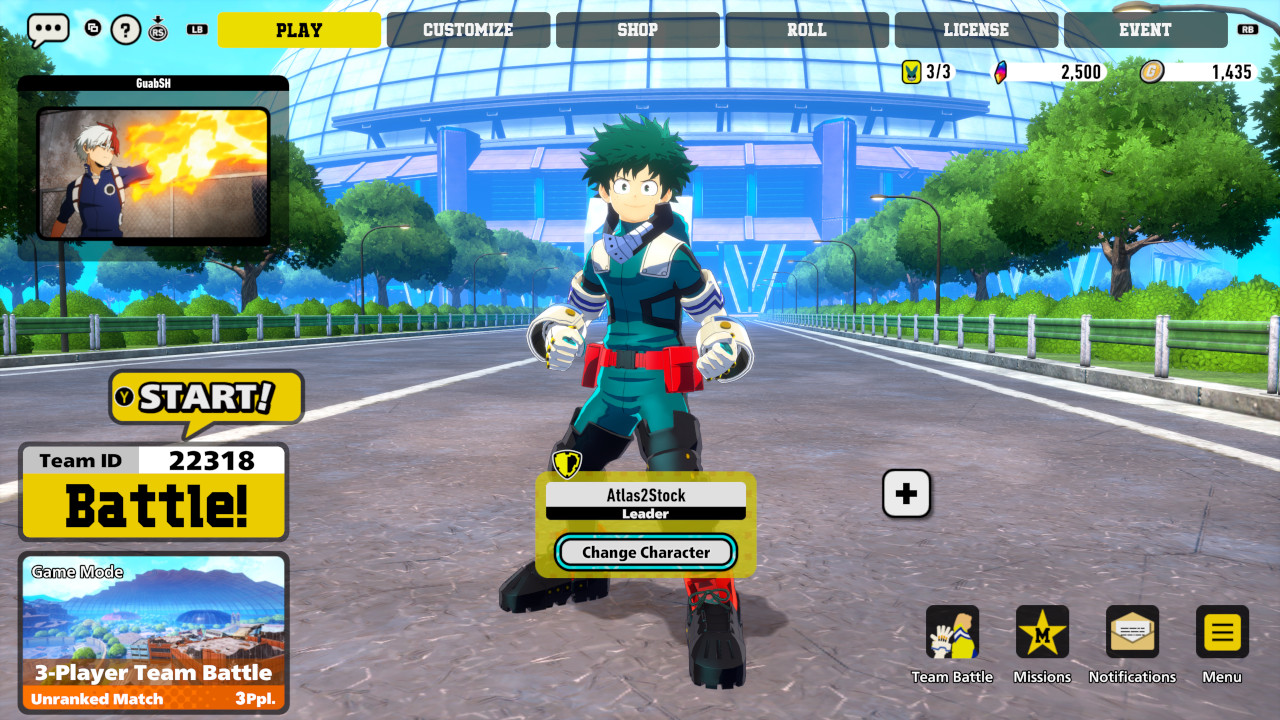The height and width of the screenshot is (720, 1280).
Task: Open the Missions star icon
Action: coord(1042,631)
